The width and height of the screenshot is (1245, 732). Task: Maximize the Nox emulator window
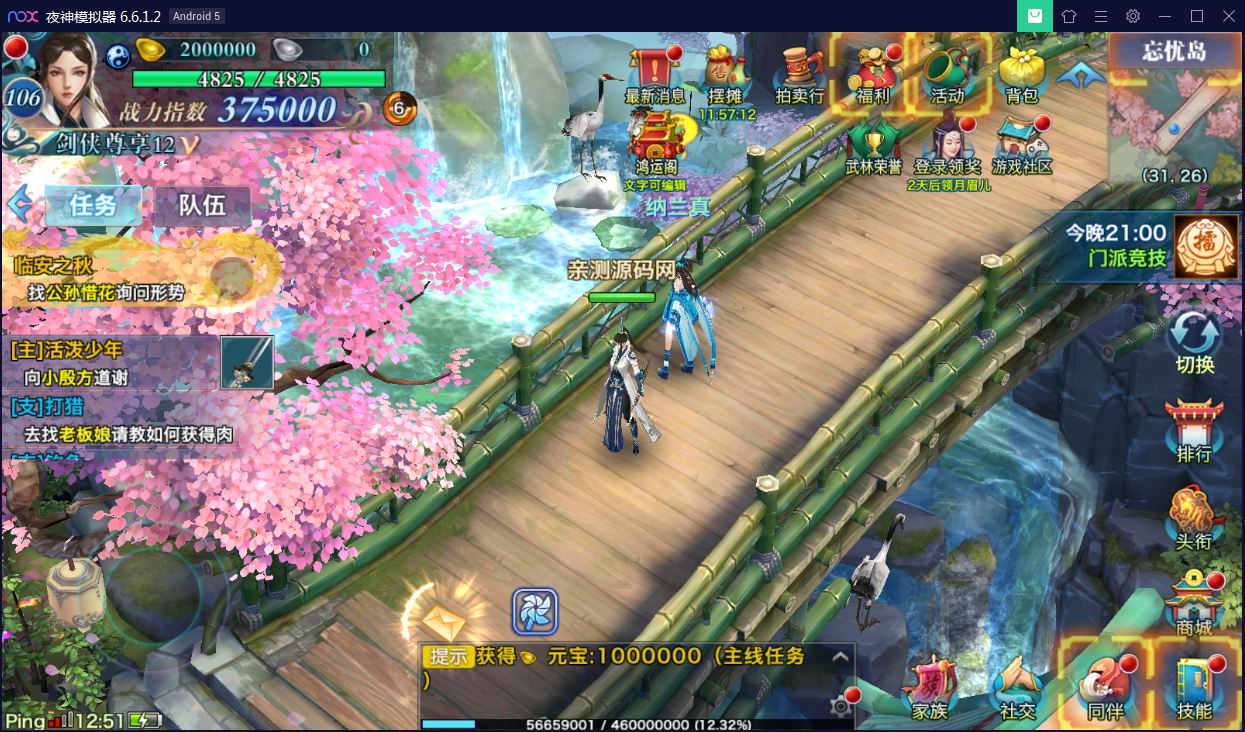pos(1196,16)
